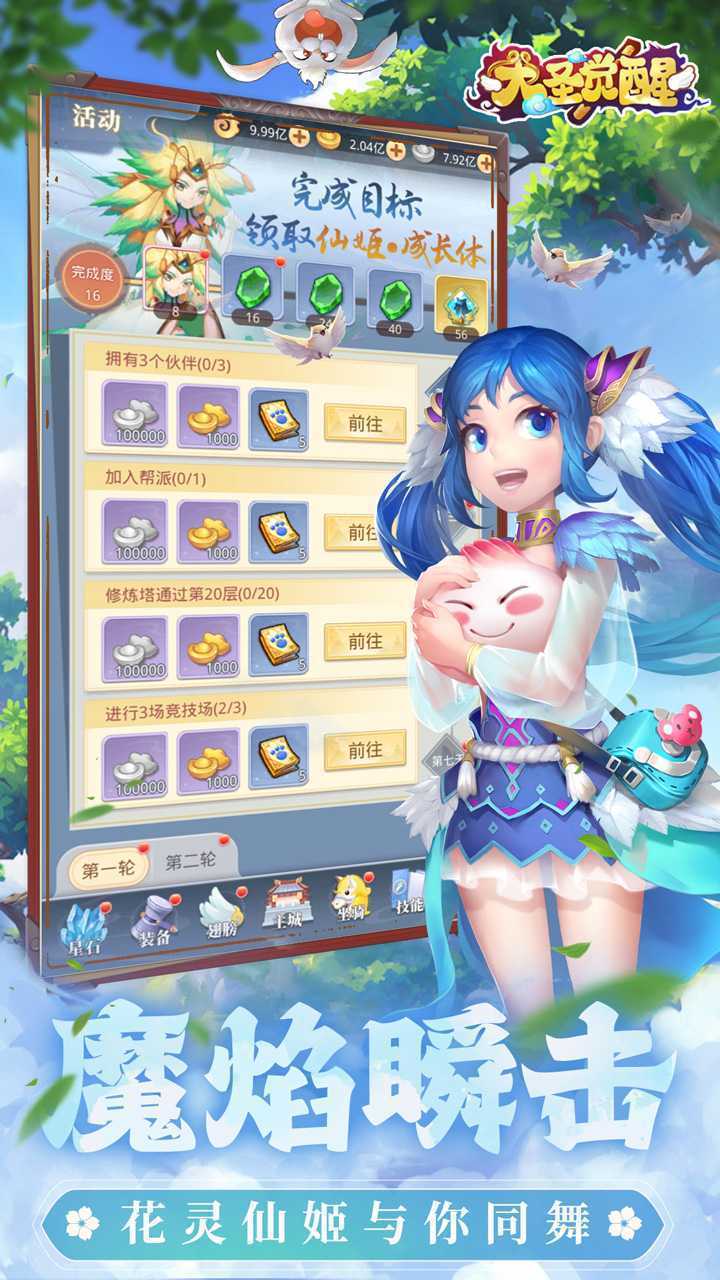Choose 前往 for the 进行3场竞技场 task
The height and width of the screenshot is (1280, 720).
(x=364, y=750)
